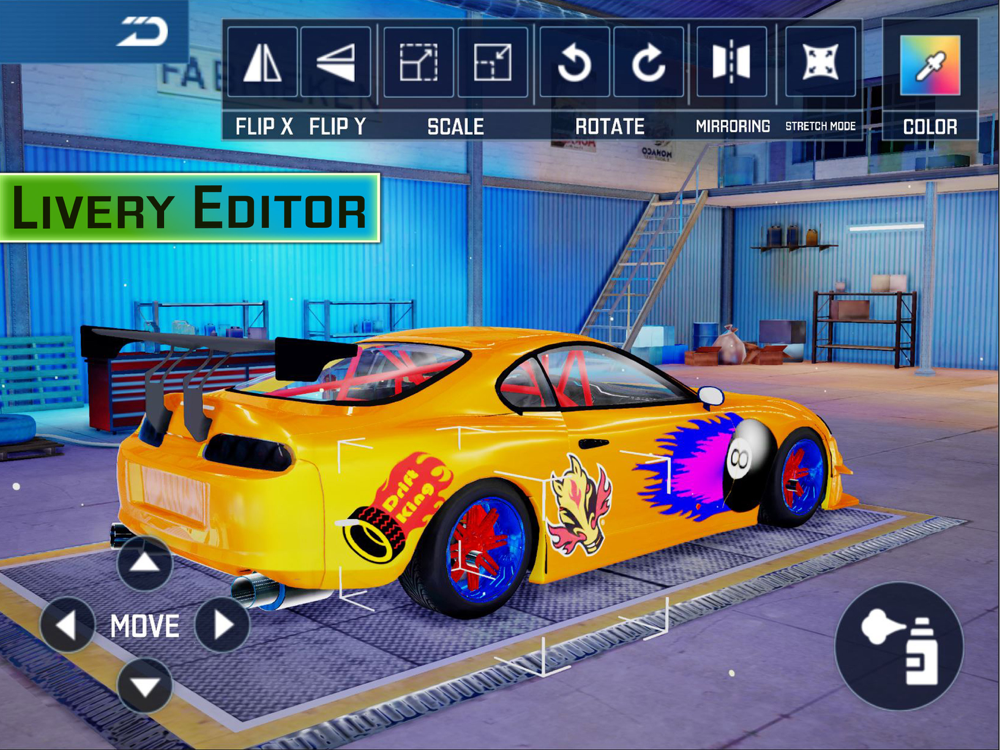Tap the spray paint can button
The image size is (1000, 750).
point(899,646)
